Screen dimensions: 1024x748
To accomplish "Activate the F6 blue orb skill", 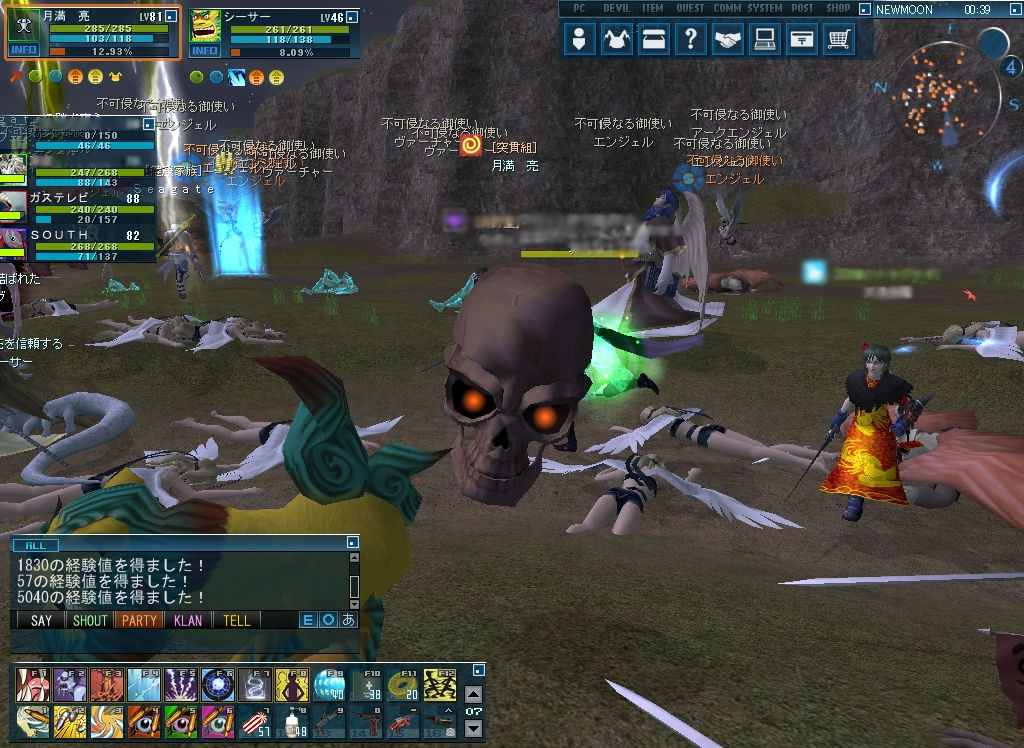I will [216, 684].
